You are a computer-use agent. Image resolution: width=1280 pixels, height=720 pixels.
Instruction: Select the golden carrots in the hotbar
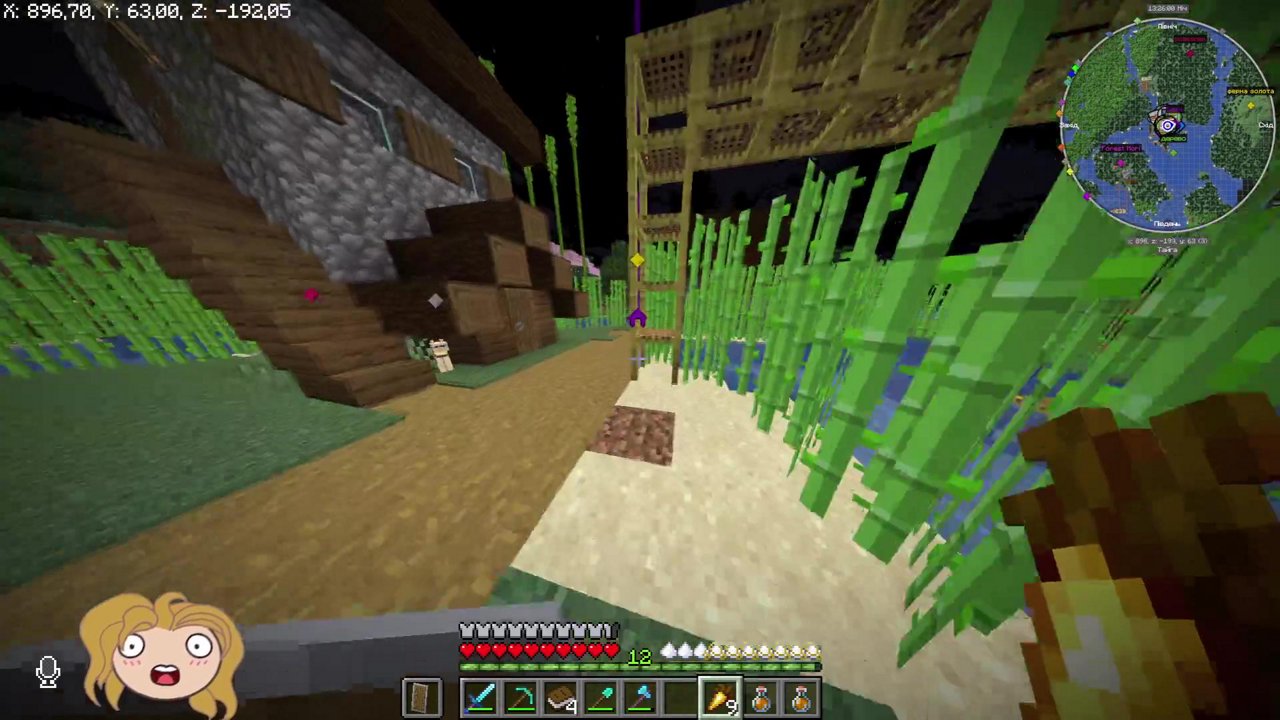721,697
